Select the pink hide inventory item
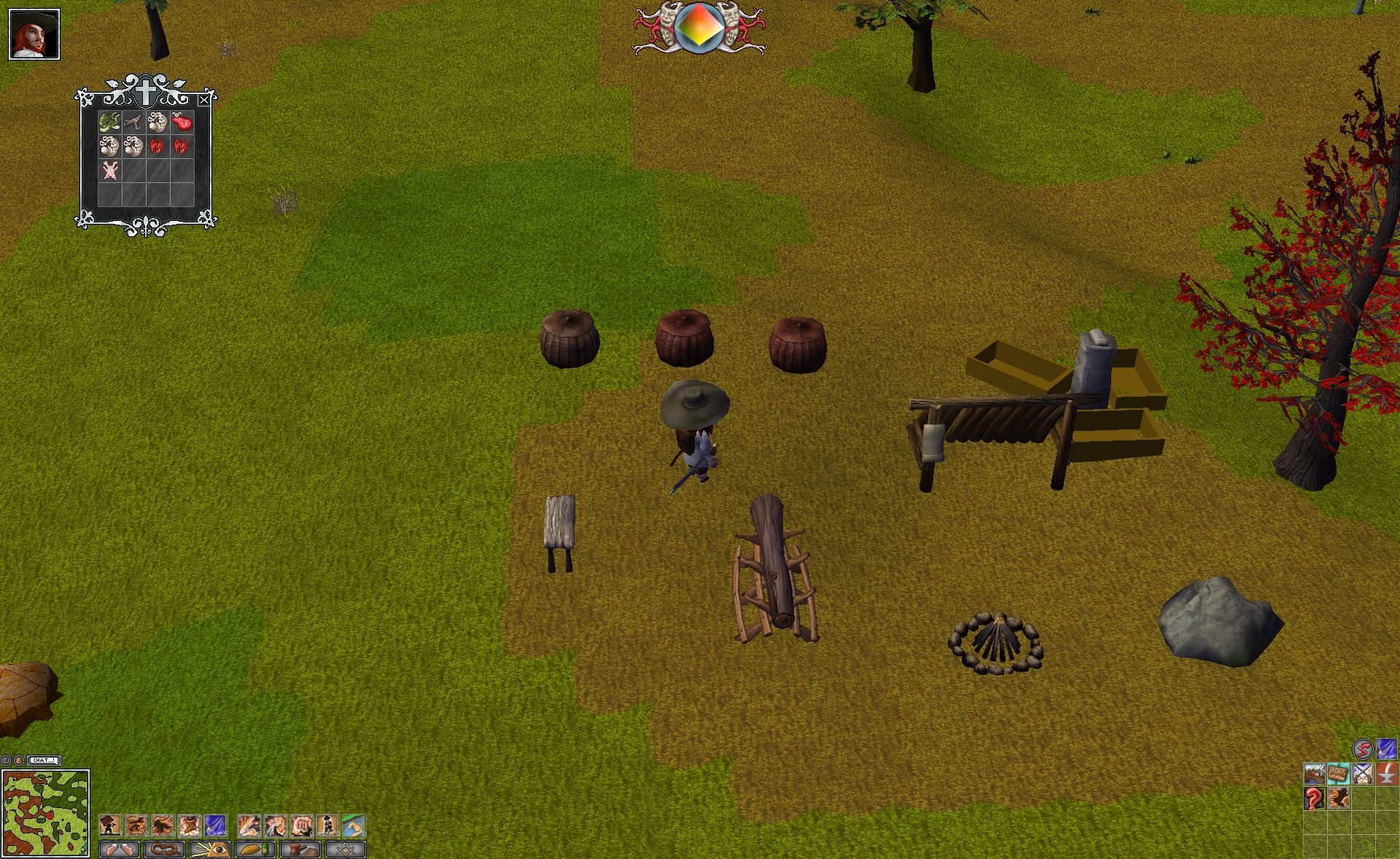 (x=109, y=171)
